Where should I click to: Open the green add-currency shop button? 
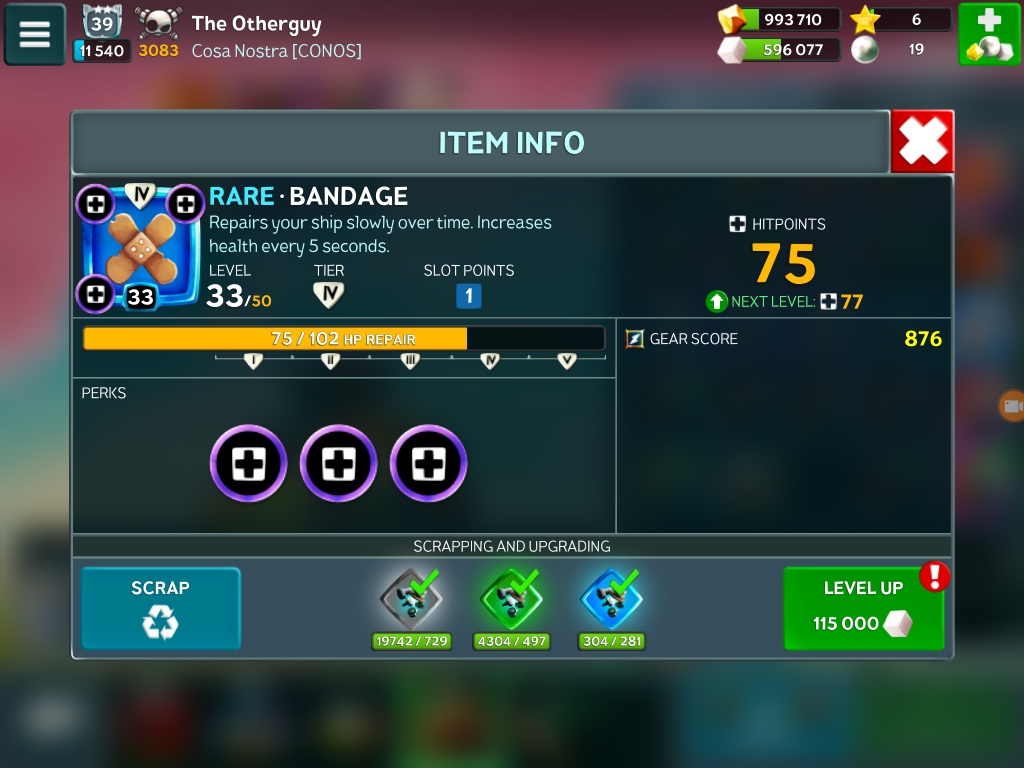989,34
